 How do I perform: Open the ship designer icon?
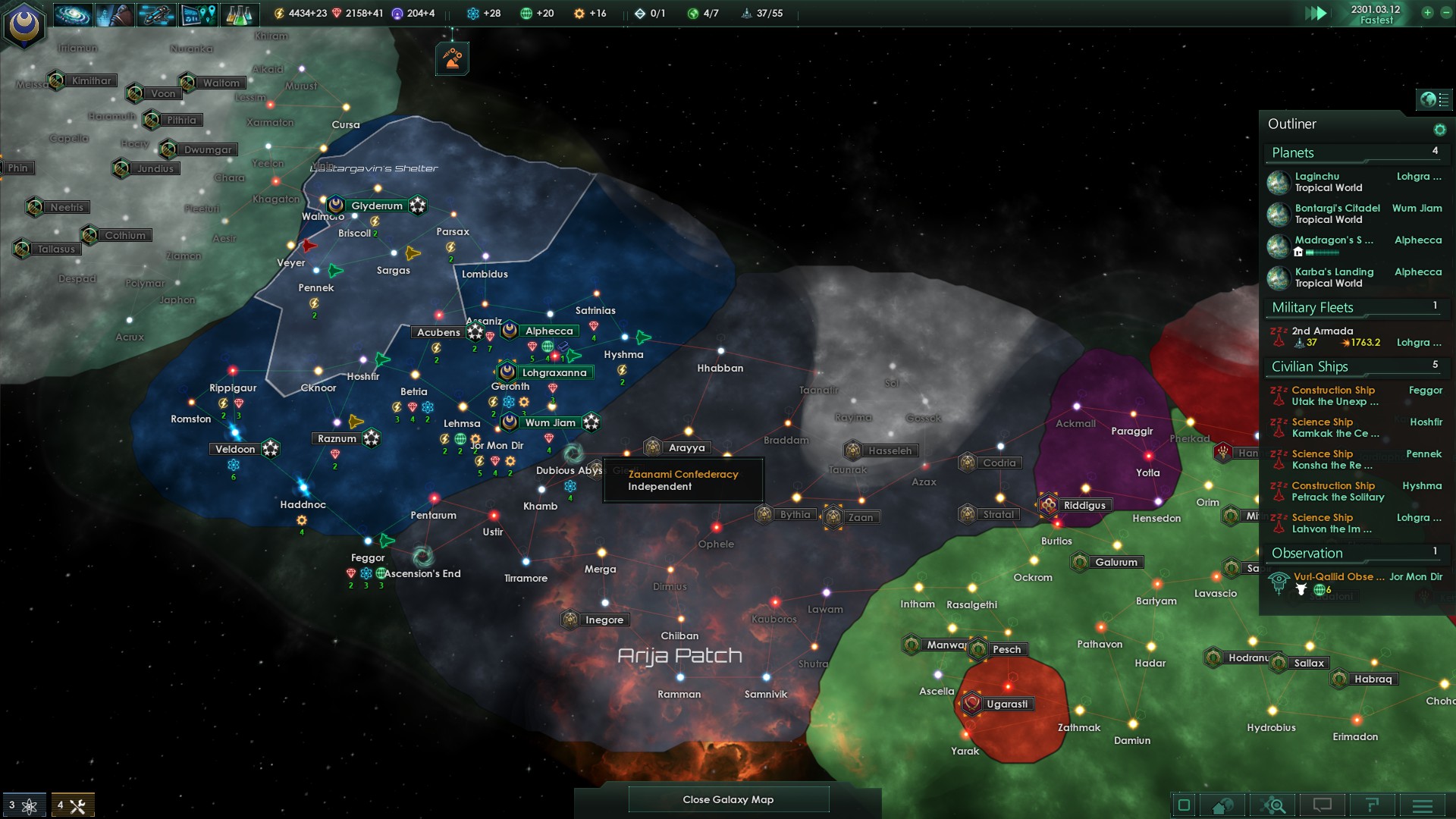tap(155, 13)
